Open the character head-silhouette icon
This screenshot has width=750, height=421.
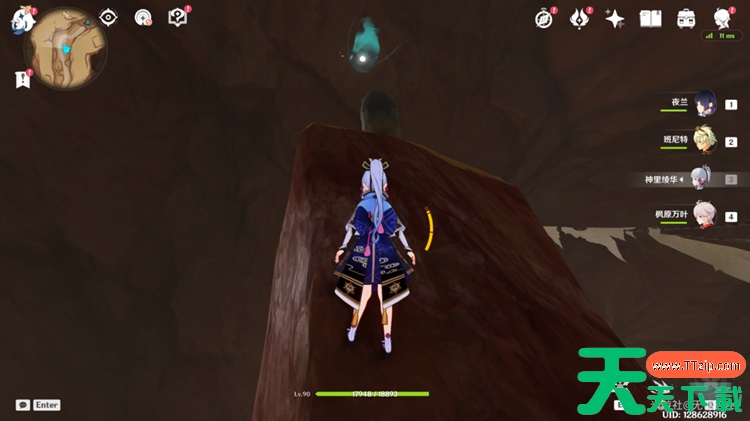click(721, 19)
